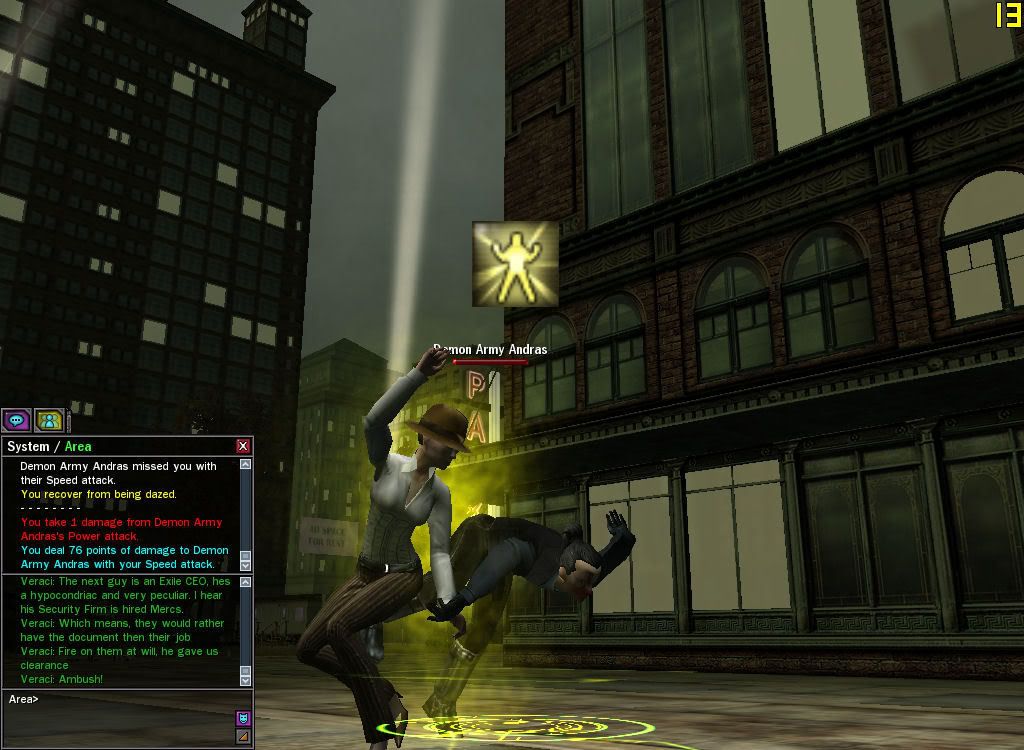Click the System log scroll-up arrow
1024x750 pixels.
(246, 465)
